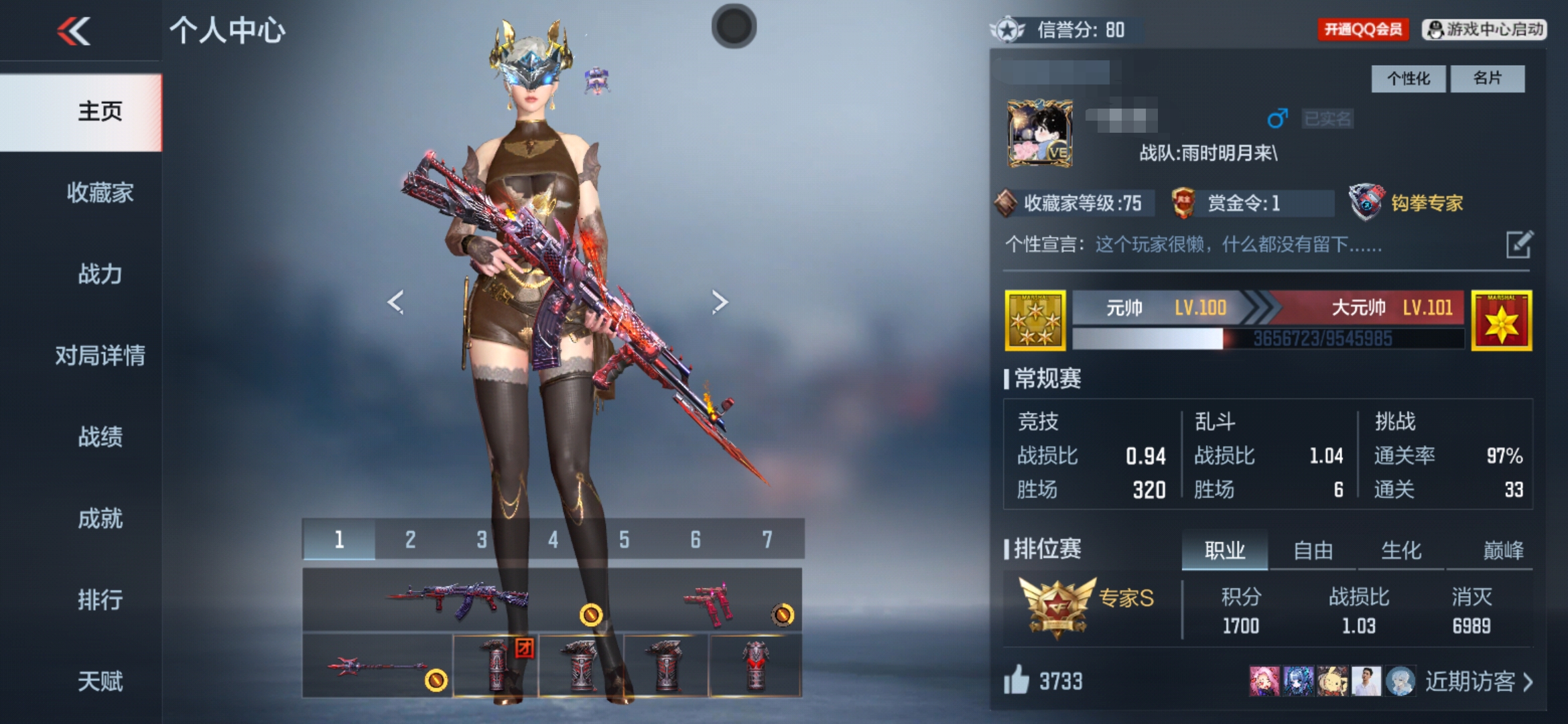Open 近期访客 recent visitors list
Viewport: 1568px width, 724px height.
coord(1478,682)
